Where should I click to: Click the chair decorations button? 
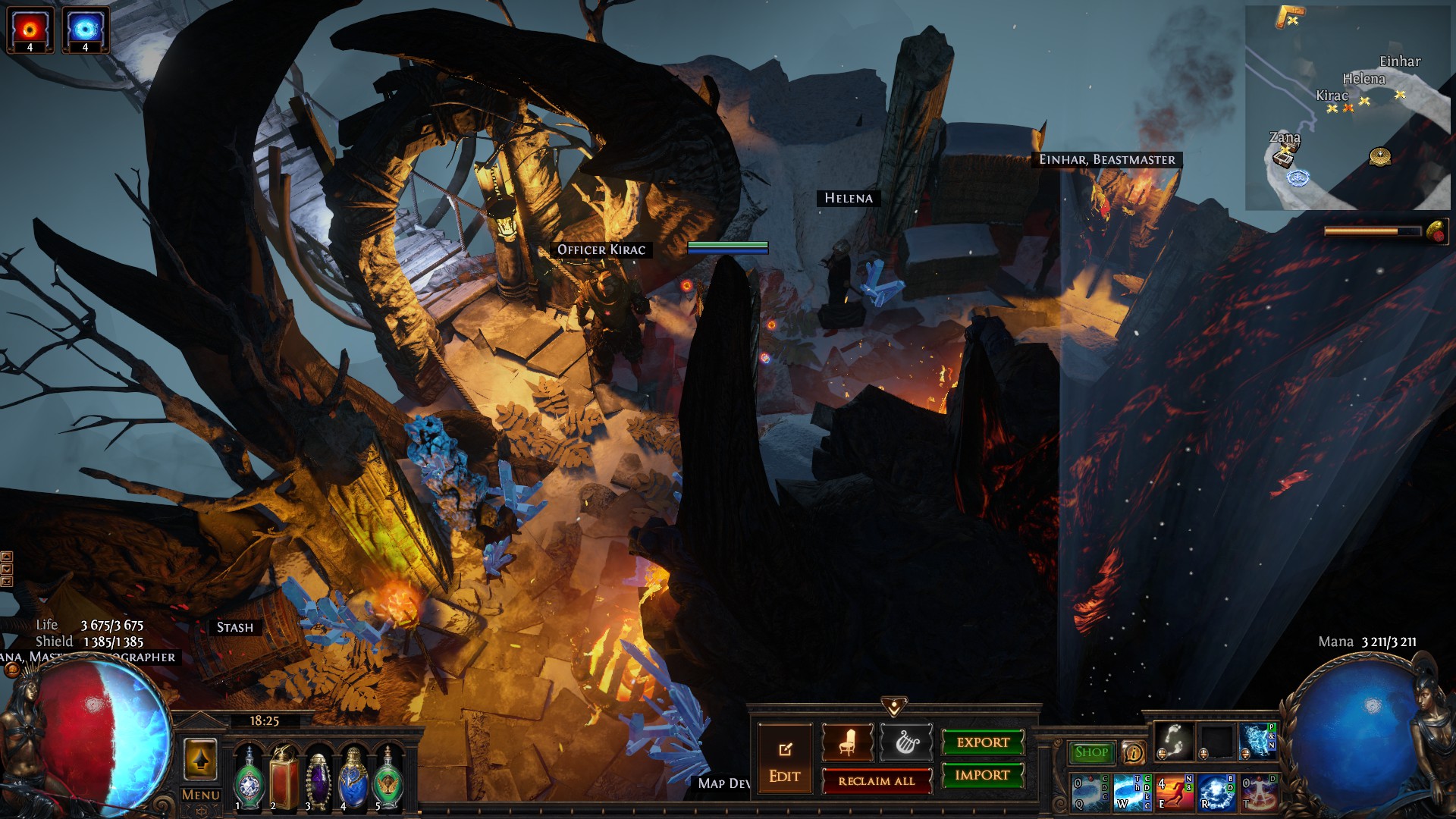(847, 743)
